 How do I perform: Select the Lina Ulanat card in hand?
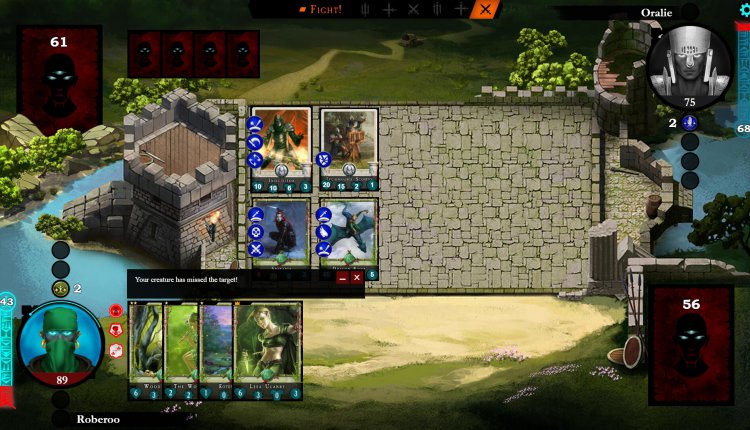point(267,350)
